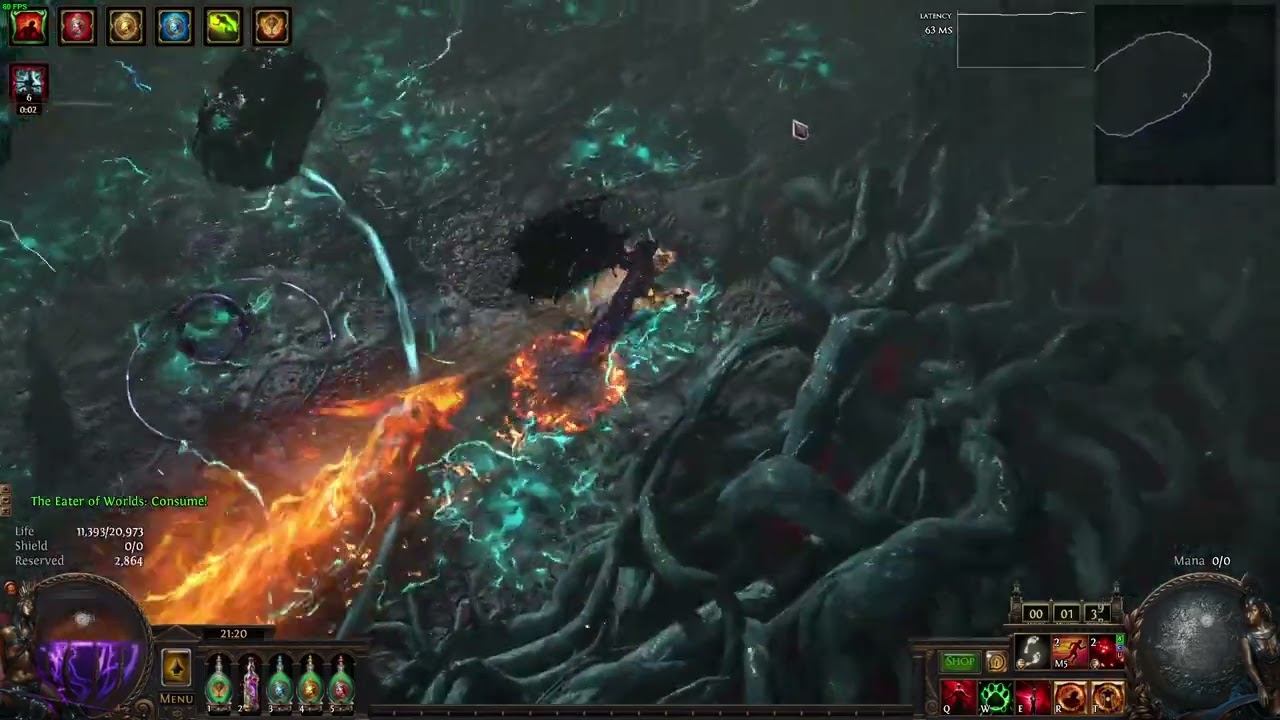Use the gold-gem flask in slot 4
The width and height of the screenshot is (1280, 720).
pos(311,681)
